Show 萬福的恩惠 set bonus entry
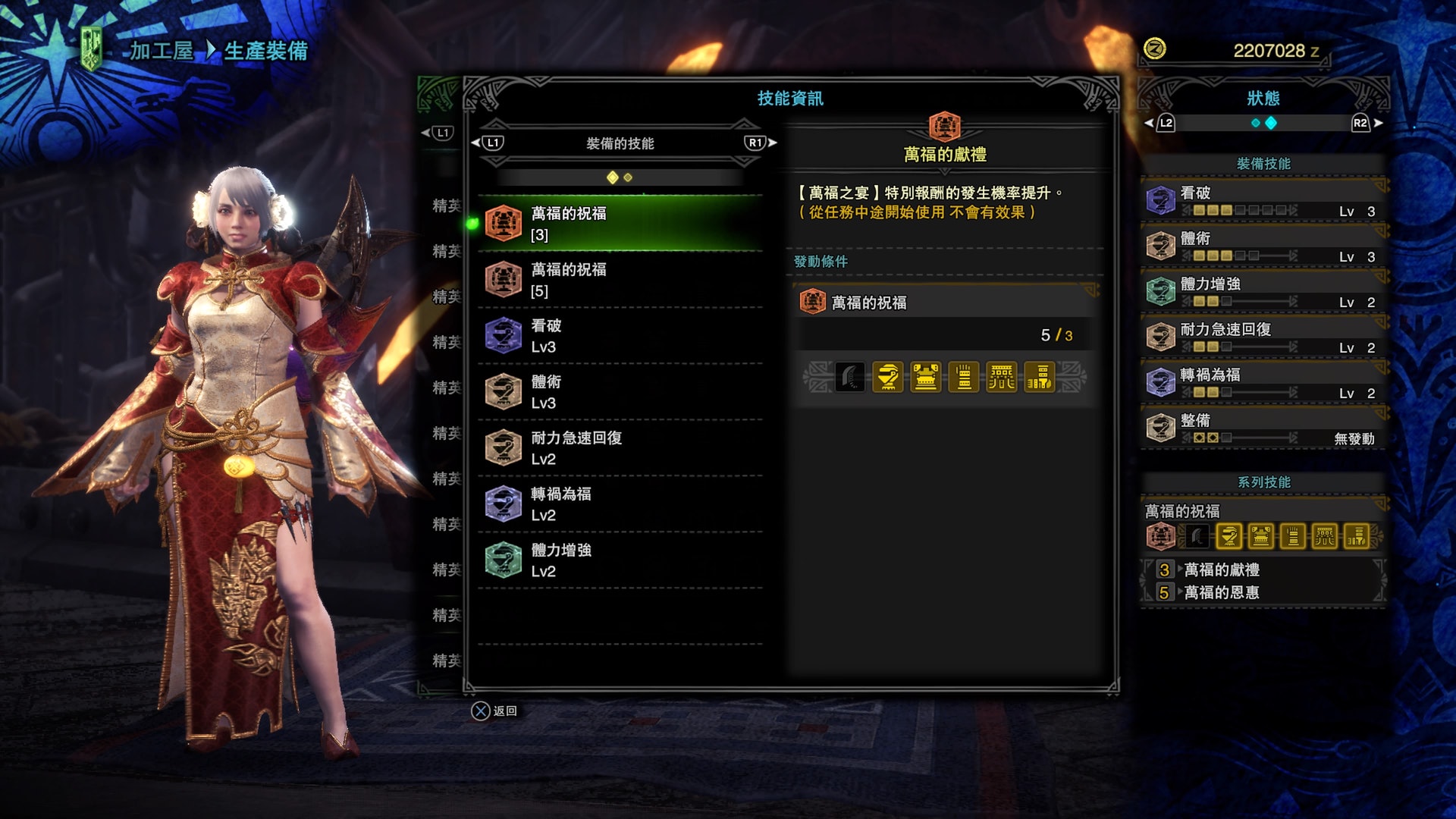Screen dimensions: 1456x819 1221,592
